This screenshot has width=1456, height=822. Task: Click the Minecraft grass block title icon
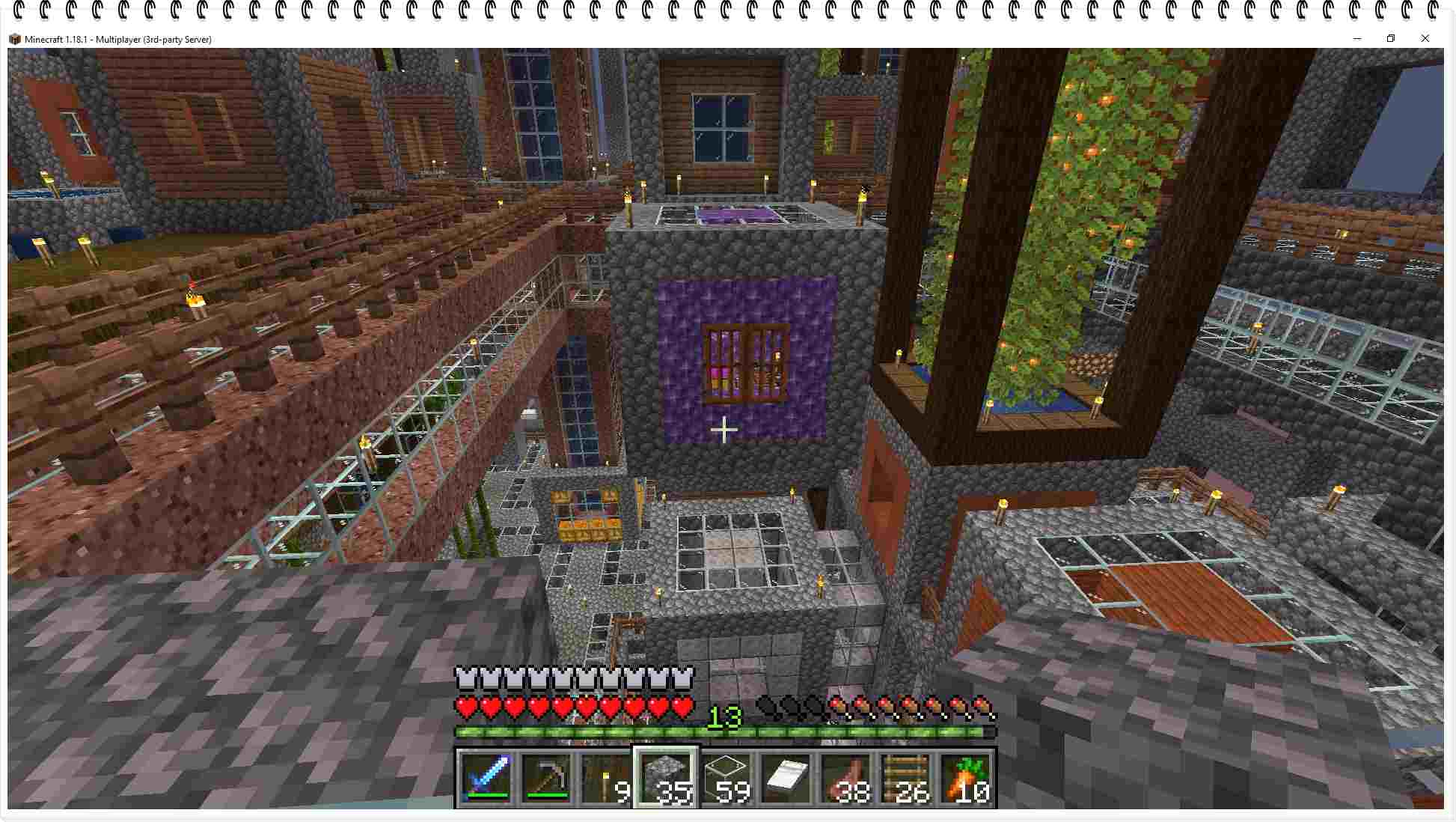[15, 39]
